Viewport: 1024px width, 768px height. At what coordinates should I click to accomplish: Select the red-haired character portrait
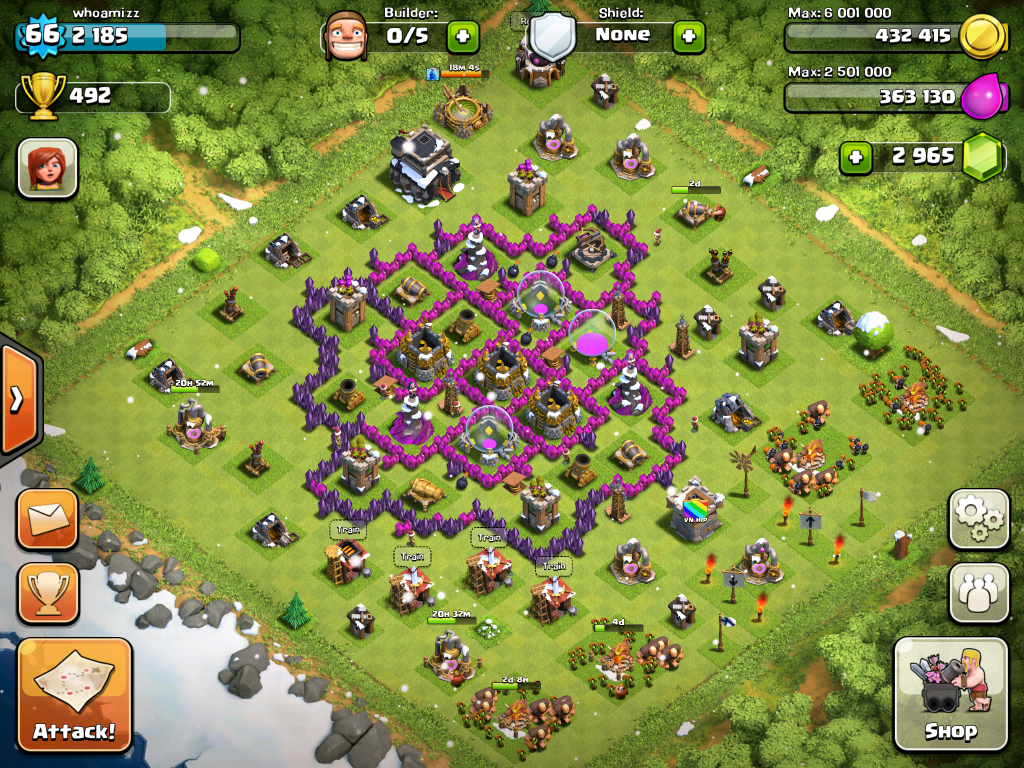[47, 167]
